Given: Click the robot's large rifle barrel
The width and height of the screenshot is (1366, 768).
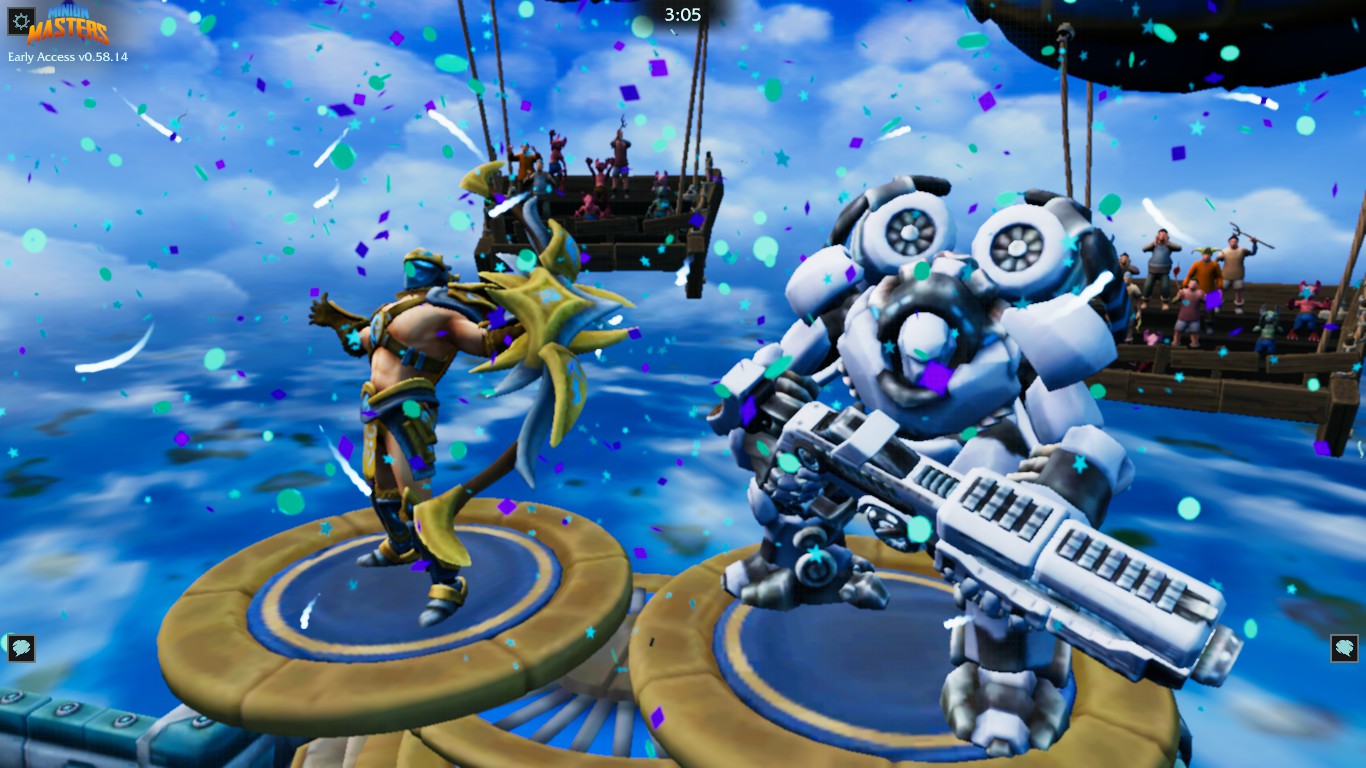Looking at the screenshot, I should pyautogui.click(x=1050, y=540).
